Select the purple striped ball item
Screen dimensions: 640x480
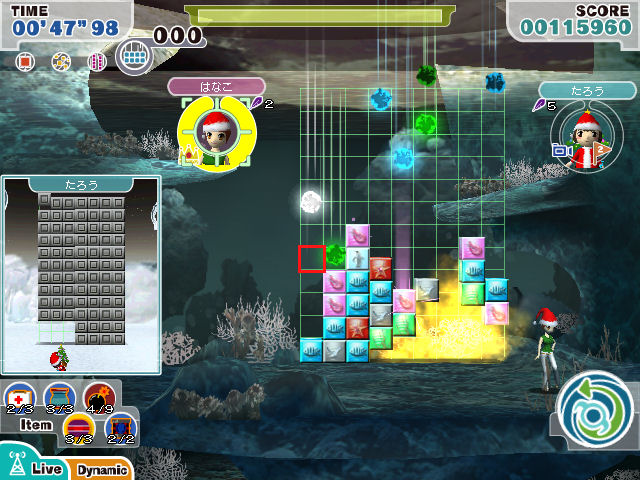tap(79, 428)
